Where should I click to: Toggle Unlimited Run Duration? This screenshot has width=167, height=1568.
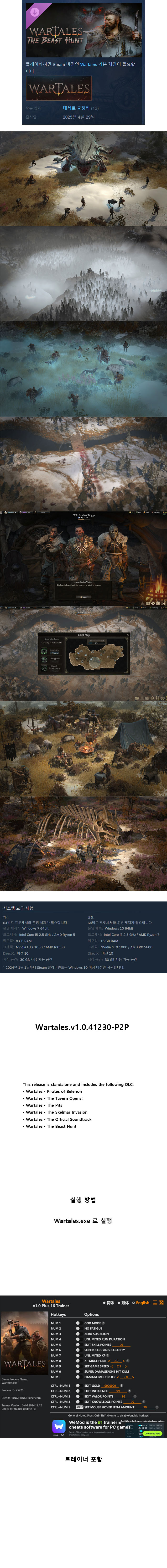click(78, 1339)
